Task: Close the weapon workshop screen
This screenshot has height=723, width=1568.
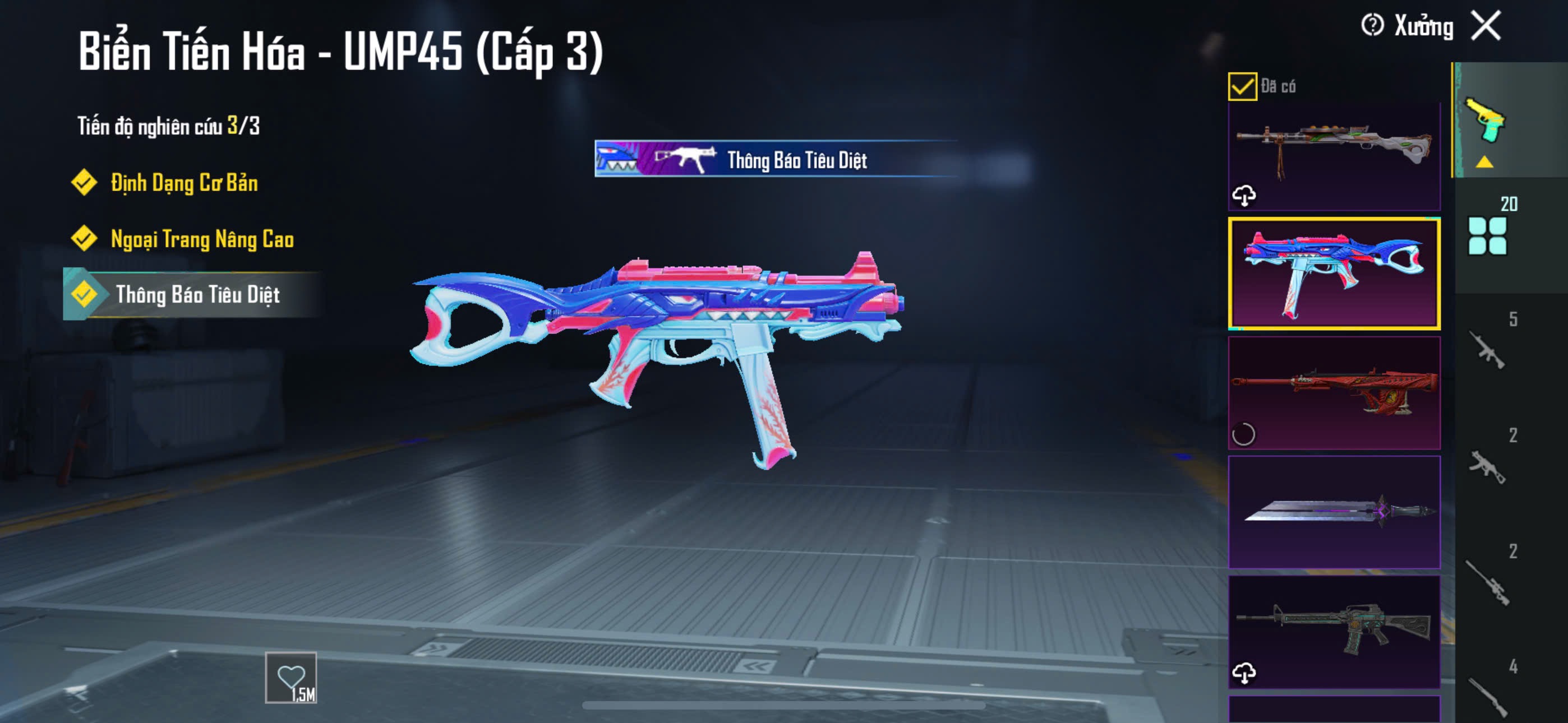Action: [x=1486, y=26]
